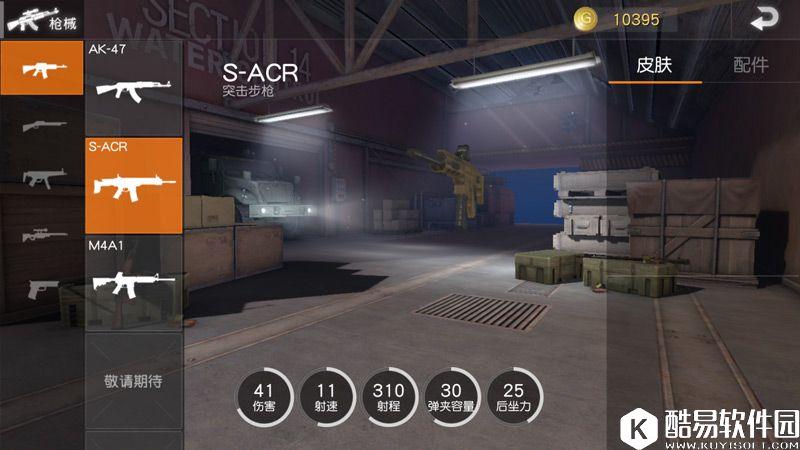Click the gold coin currency icon
This screenshot has width=800, height=450.
[x=585, y=18]
